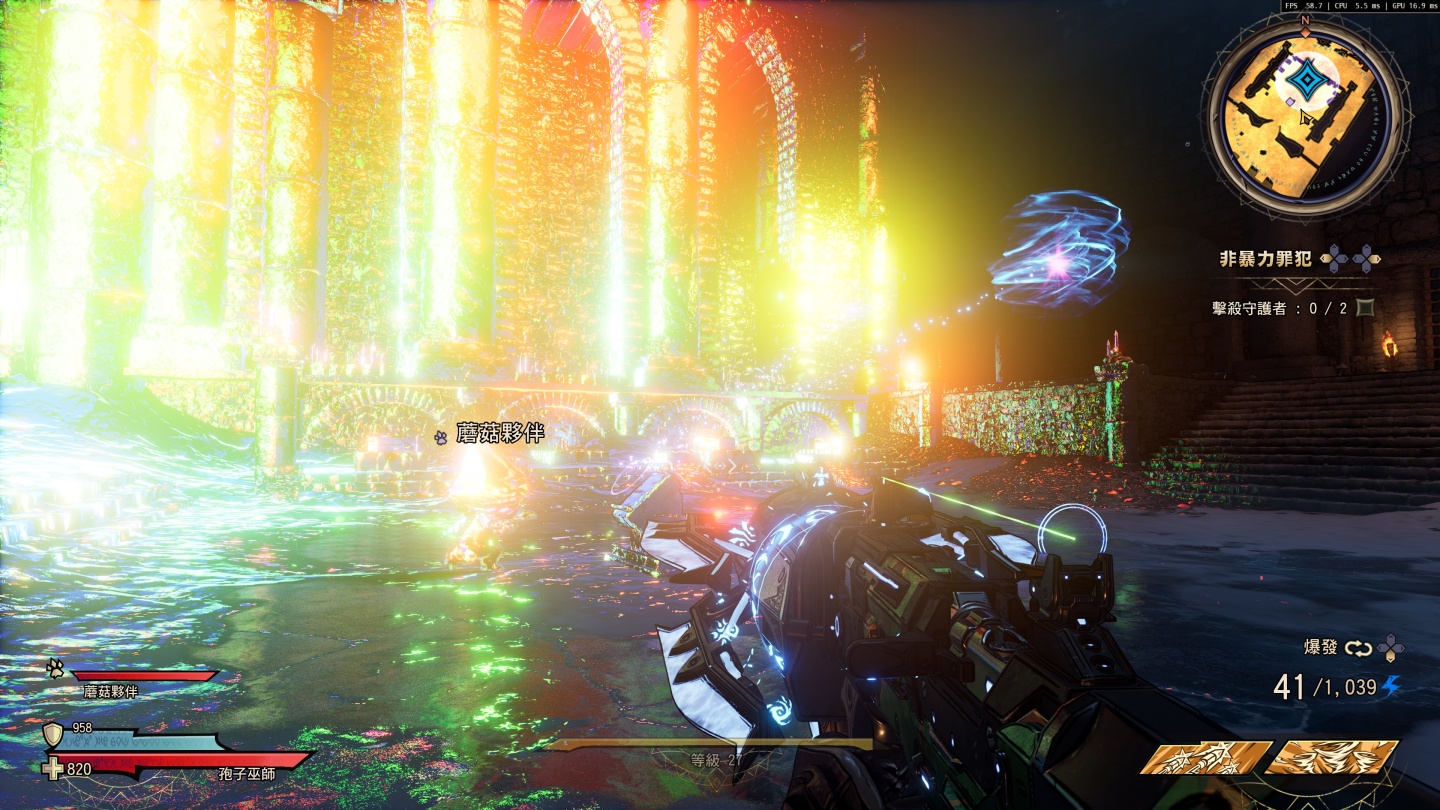Select the 非暴力罪犯 quest tracker title
Screen dimensions: 1440x810
[x=1265, y=260]
